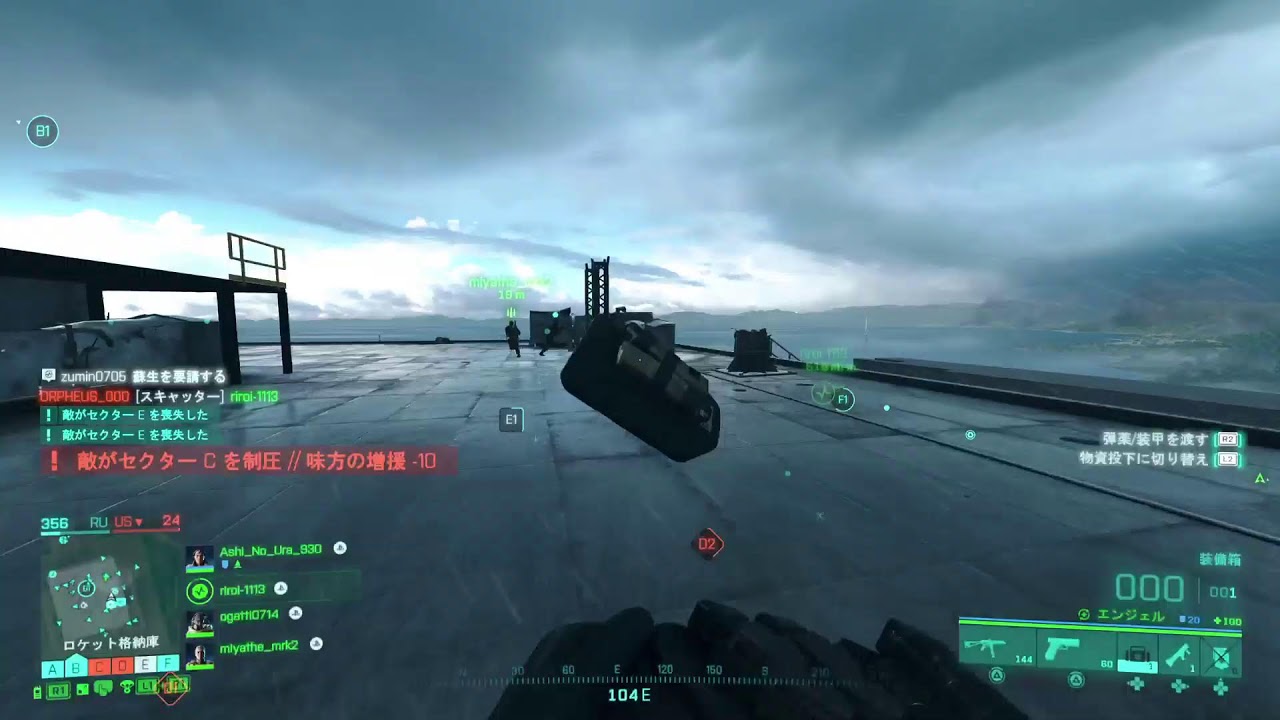Select sector D on objective bar

(122, 665)
